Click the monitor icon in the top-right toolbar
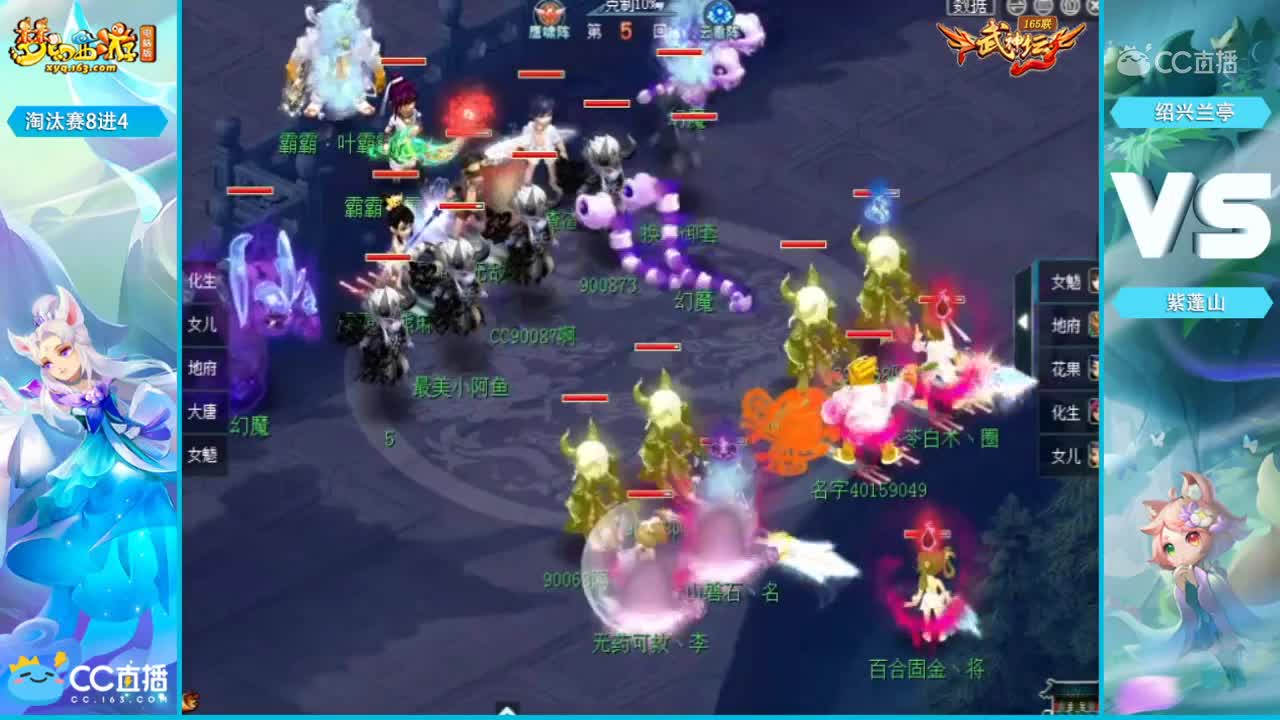The height and width of the screenshot is (720, 1280). coord(1044,8)
